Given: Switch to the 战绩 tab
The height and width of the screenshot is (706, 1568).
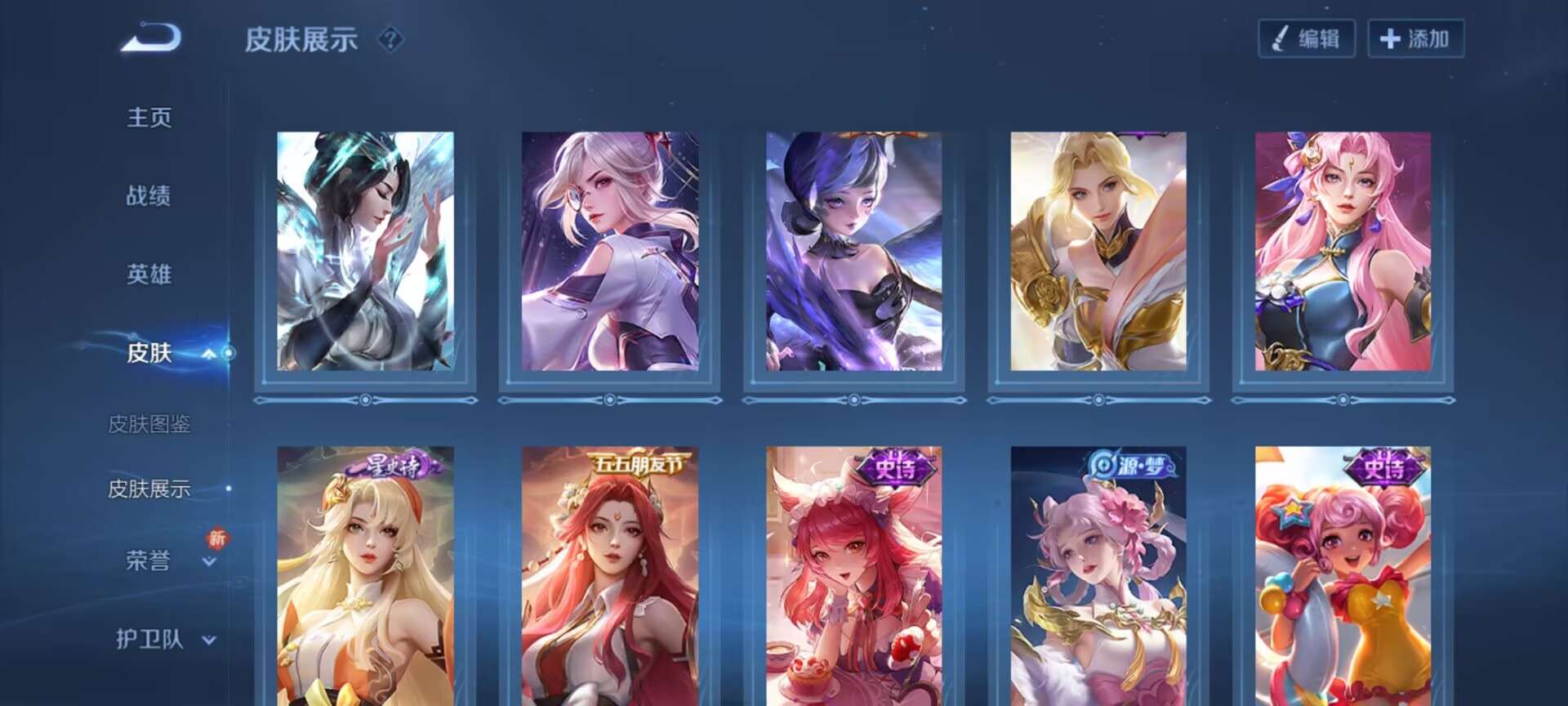Looking at the screenshot, I should pyautogui.click(x=149, y=196).
